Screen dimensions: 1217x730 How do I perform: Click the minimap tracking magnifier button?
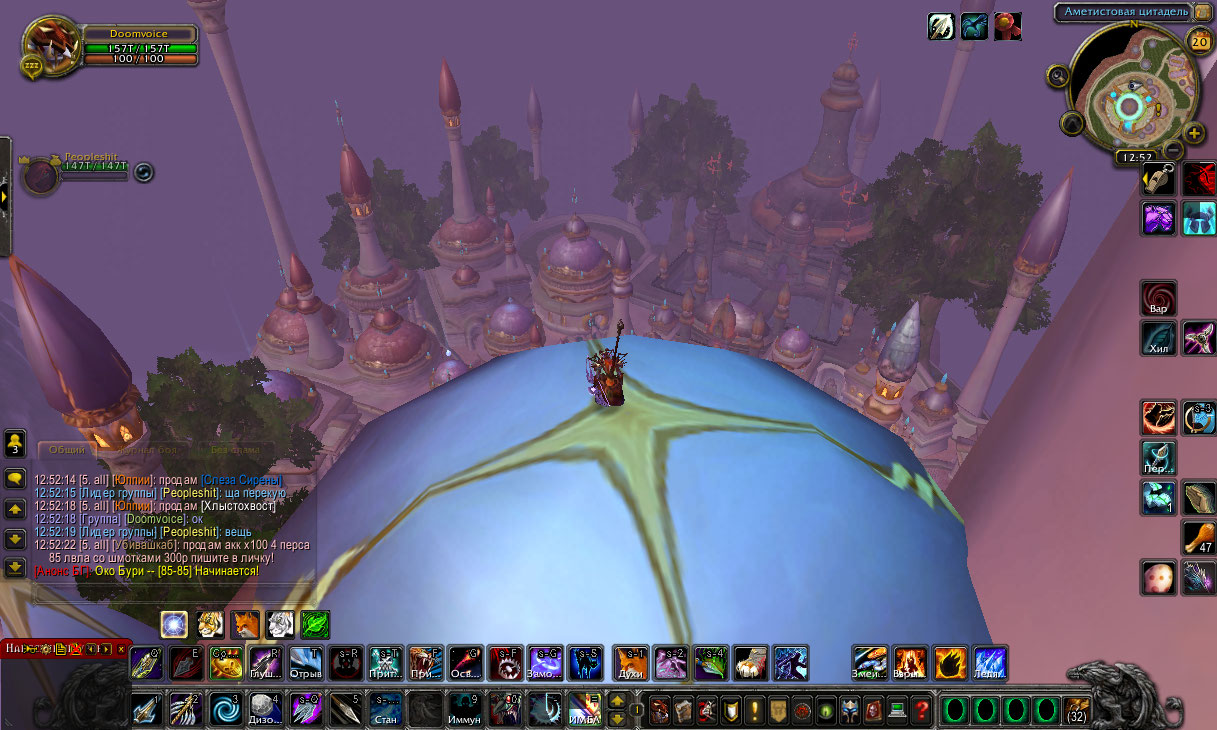[1058, 75]
